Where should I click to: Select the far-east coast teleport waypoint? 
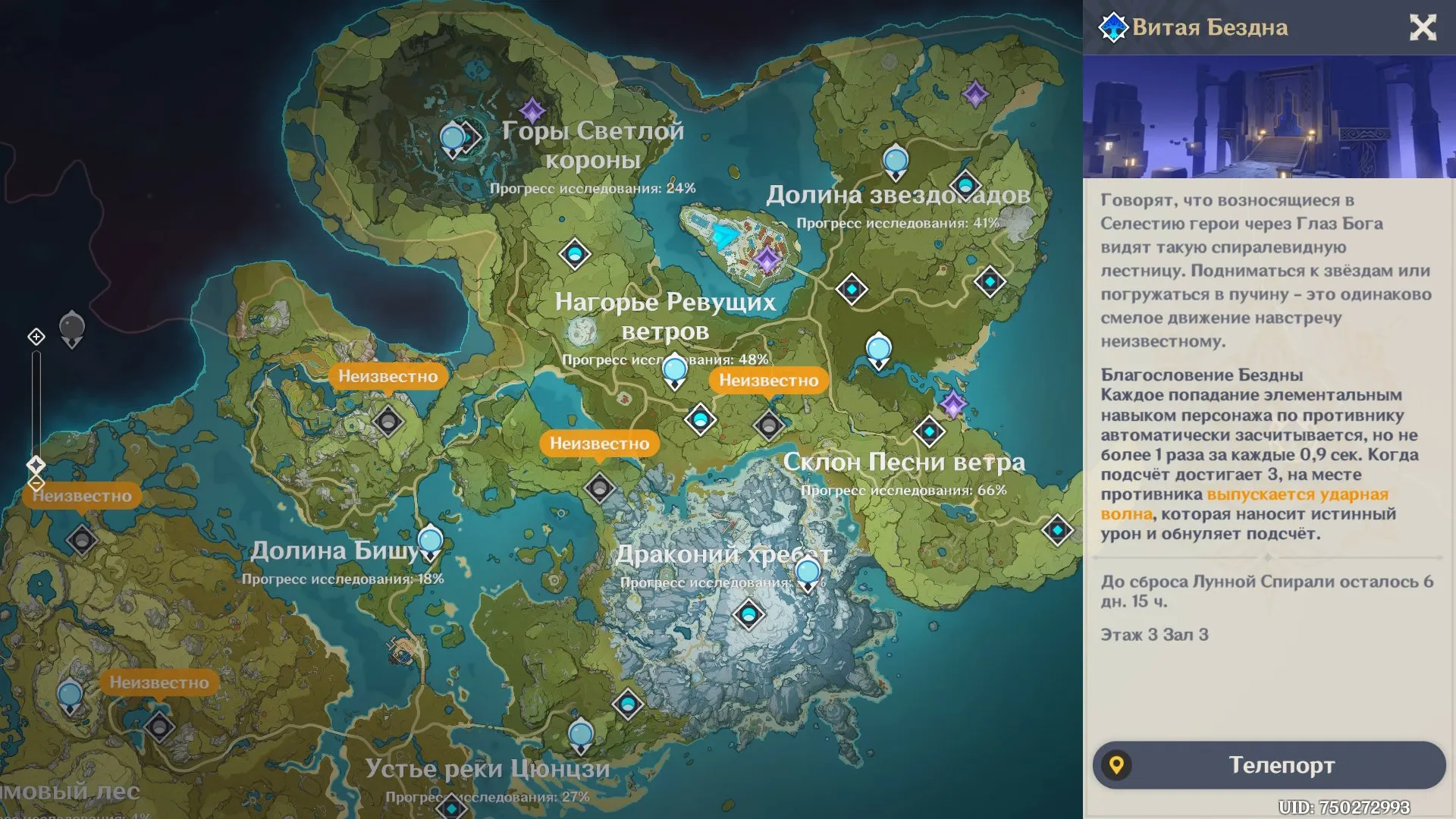(1057, 529)
